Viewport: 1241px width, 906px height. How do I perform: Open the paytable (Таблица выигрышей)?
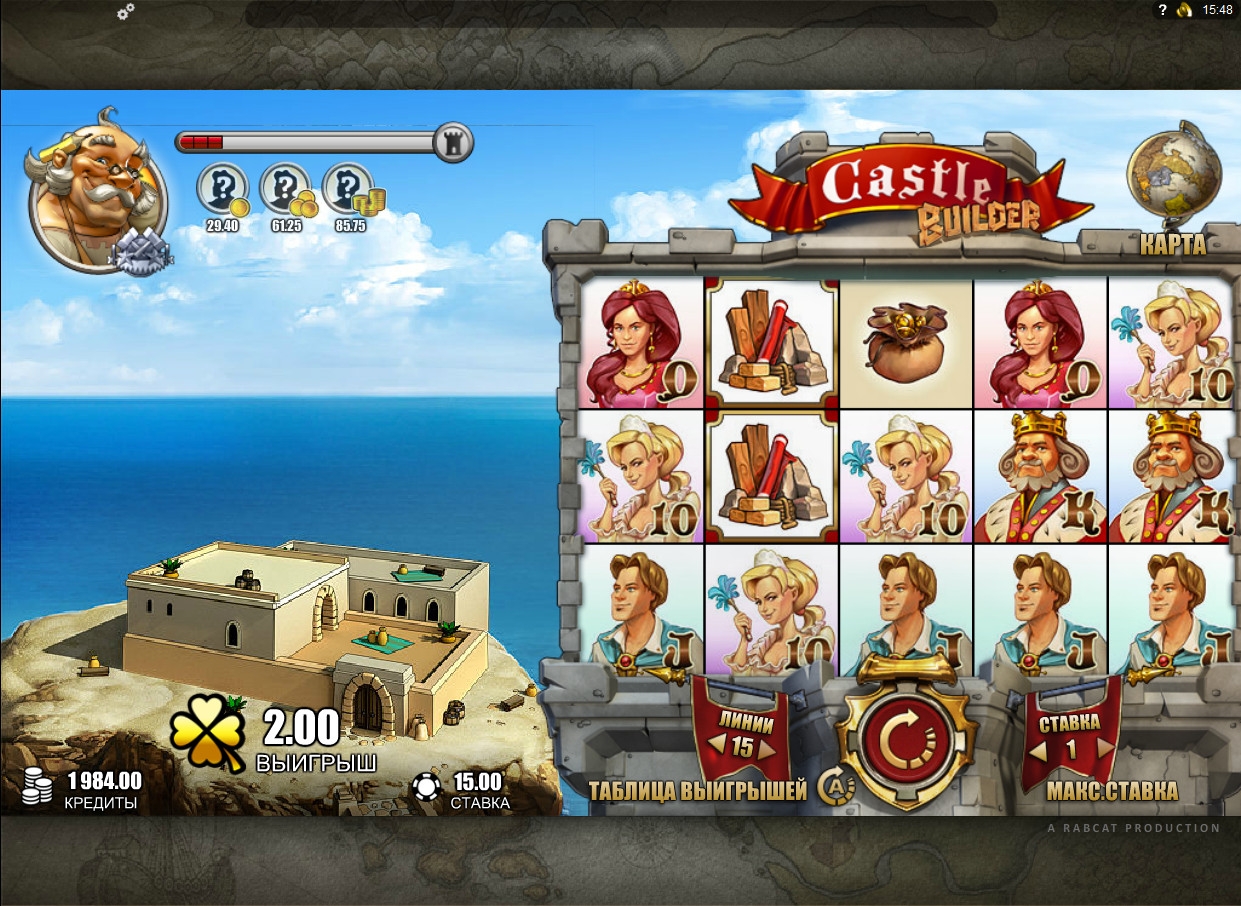tap(697, 791)
